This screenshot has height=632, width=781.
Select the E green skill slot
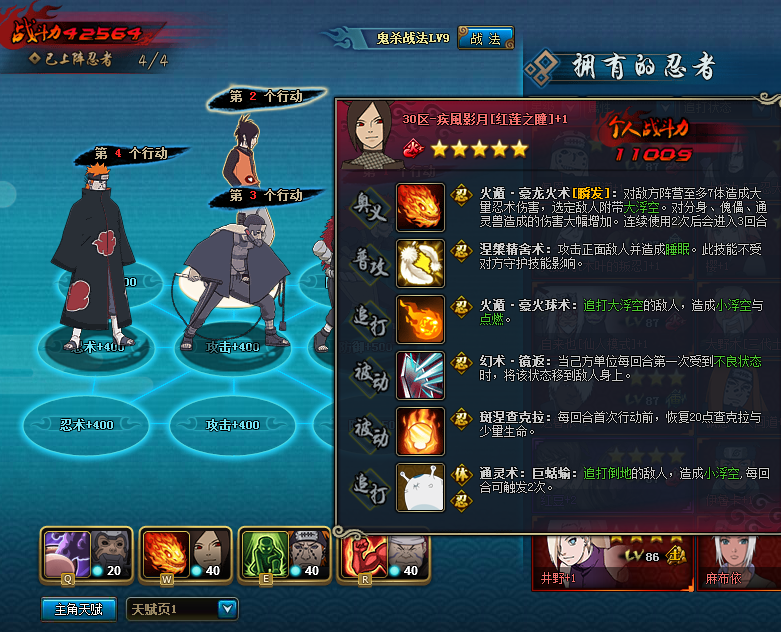tap(285, 553)
